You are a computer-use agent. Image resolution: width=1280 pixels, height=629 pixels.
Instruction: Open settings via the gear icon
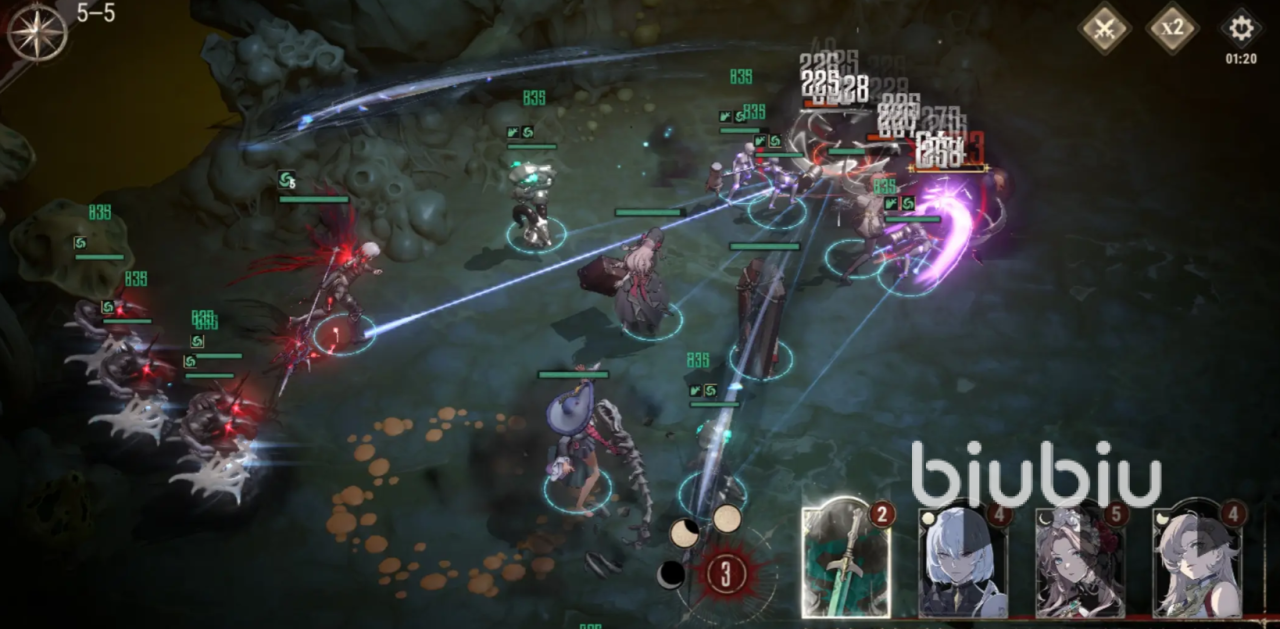[x=1241, y=28]
